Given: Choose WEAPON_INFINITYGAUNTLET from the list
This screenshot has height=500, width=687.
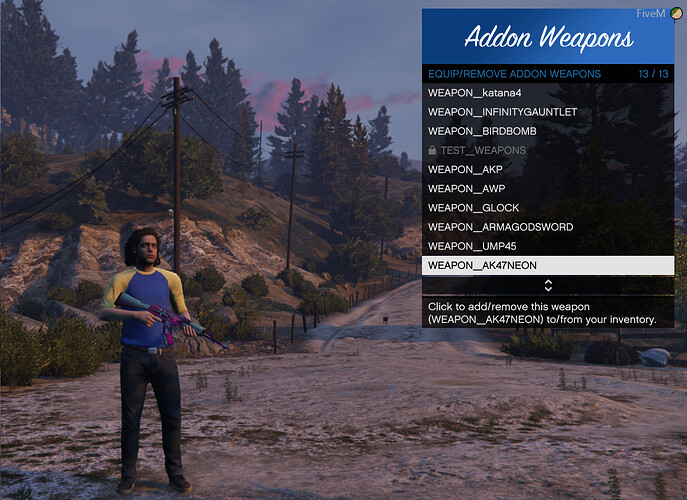Looking at the screenshot, I should tap(547, 112).
